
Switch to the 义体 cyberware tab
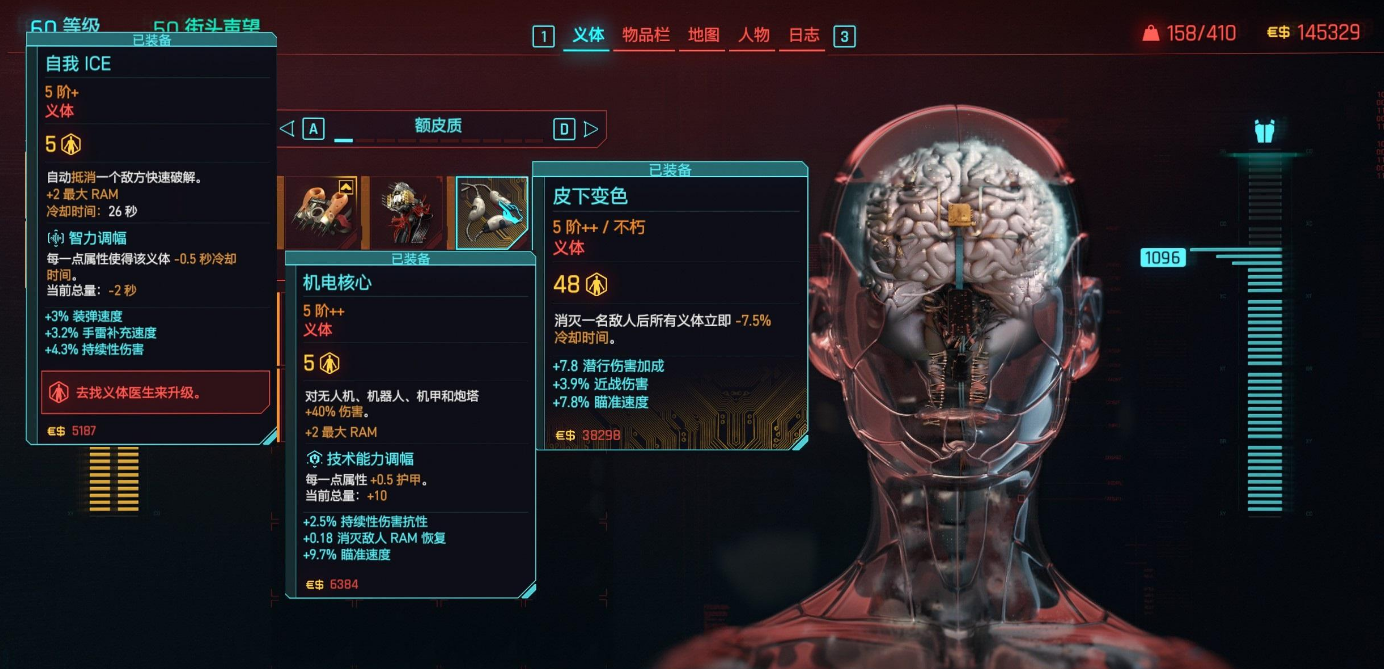(x=588, y=35)
